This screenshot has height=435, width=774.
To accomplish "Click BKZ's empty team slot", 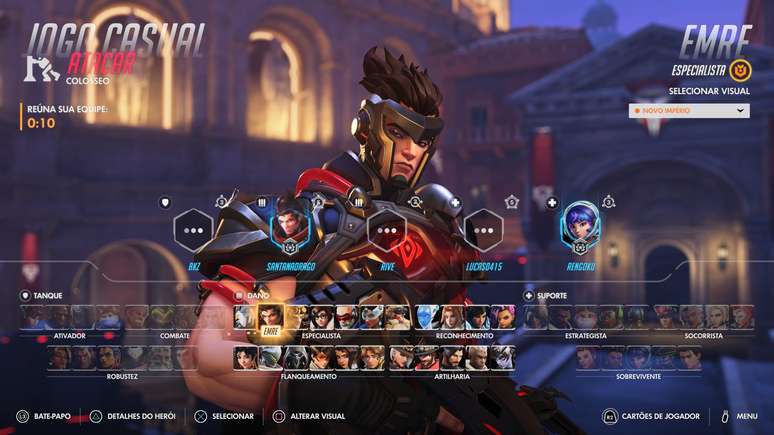I will (x=194, y=230).
